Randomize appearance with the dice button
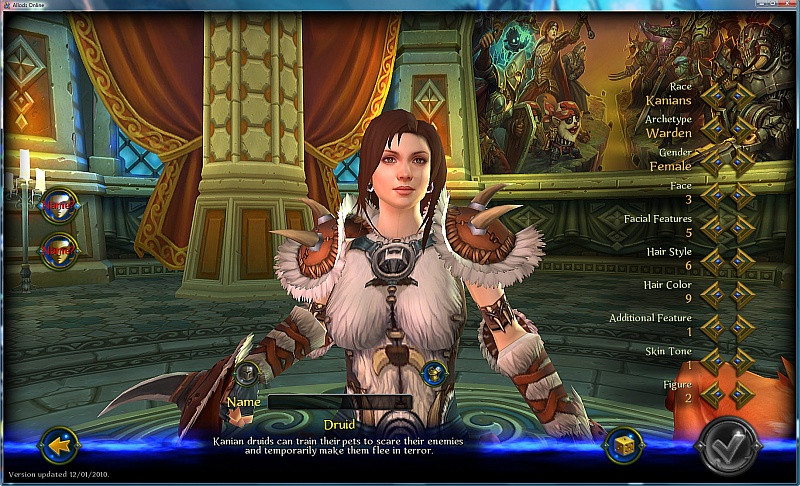800x486 pixels. [622, 445]
